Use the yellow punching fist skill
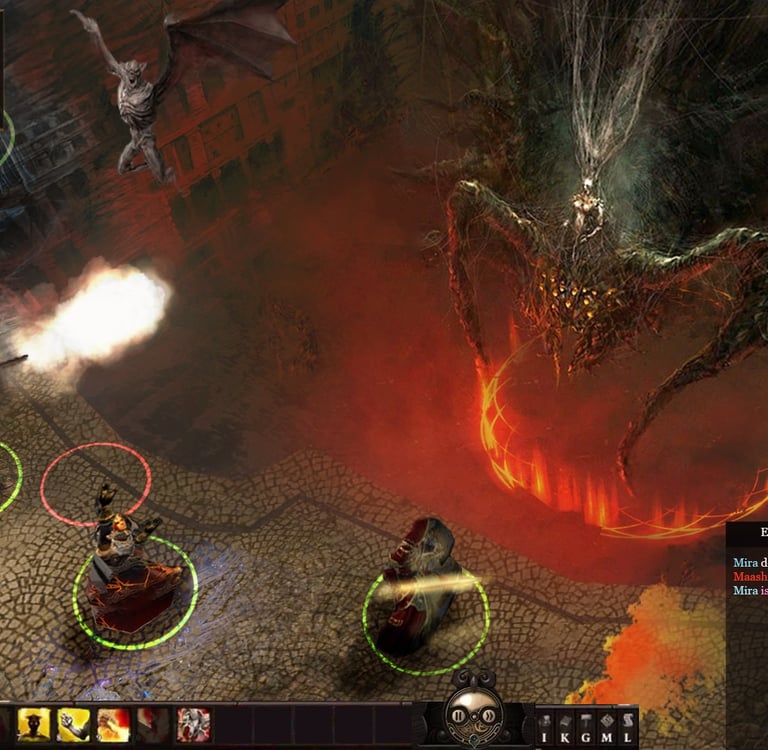This screenshot has width=768, height=750. coord(74,724)
